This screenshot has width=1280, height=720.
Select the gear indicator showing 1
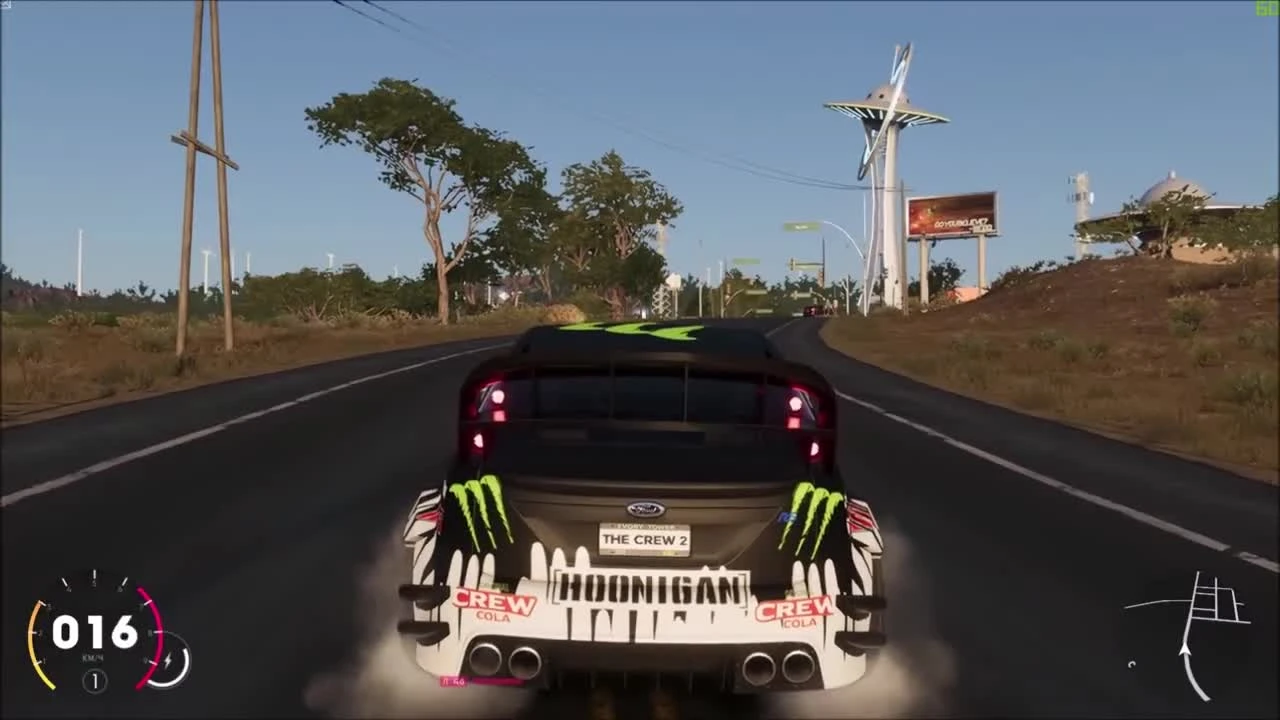[94, 680]
